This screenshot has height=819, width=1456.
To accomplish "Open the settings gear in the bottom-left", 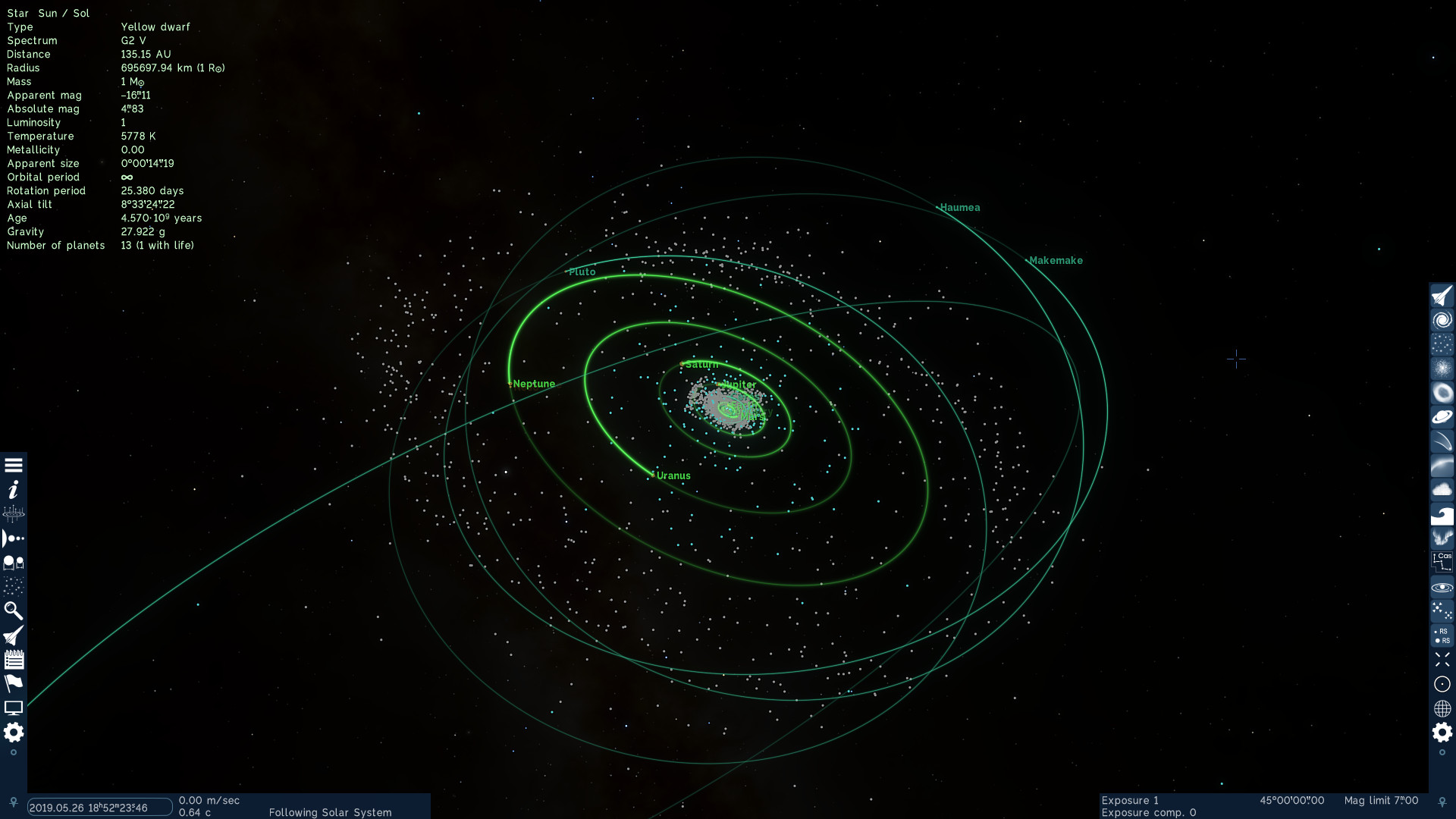I will (13, 733).
